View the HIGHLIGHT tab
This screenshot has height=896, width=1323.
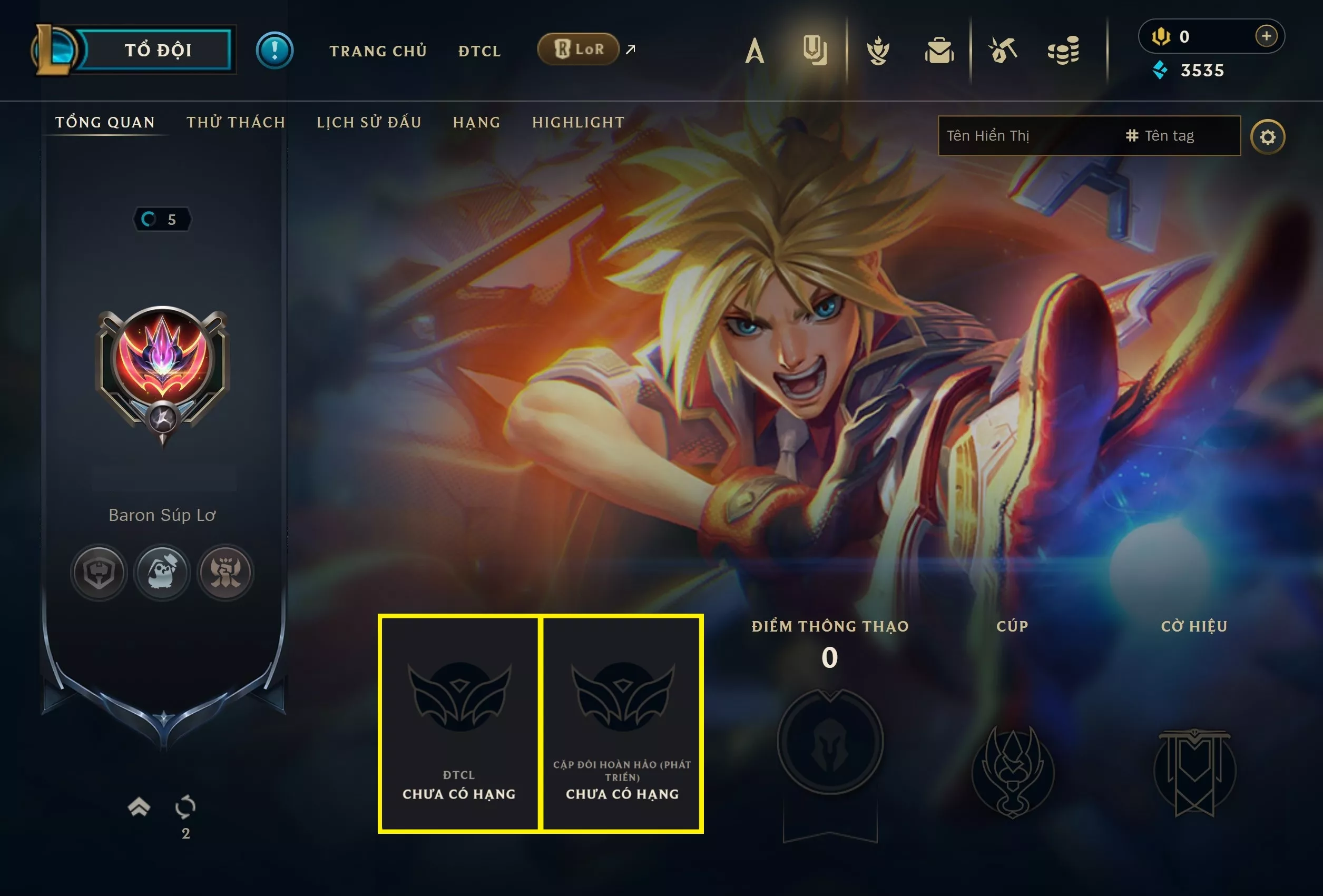(x=578, y=122)
